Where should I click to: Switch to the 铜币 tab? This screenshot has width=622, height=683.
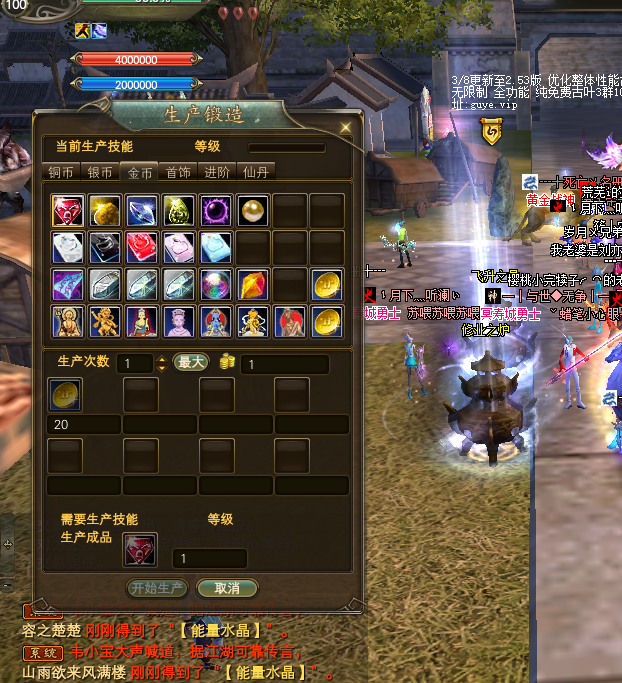pos(61,172)
